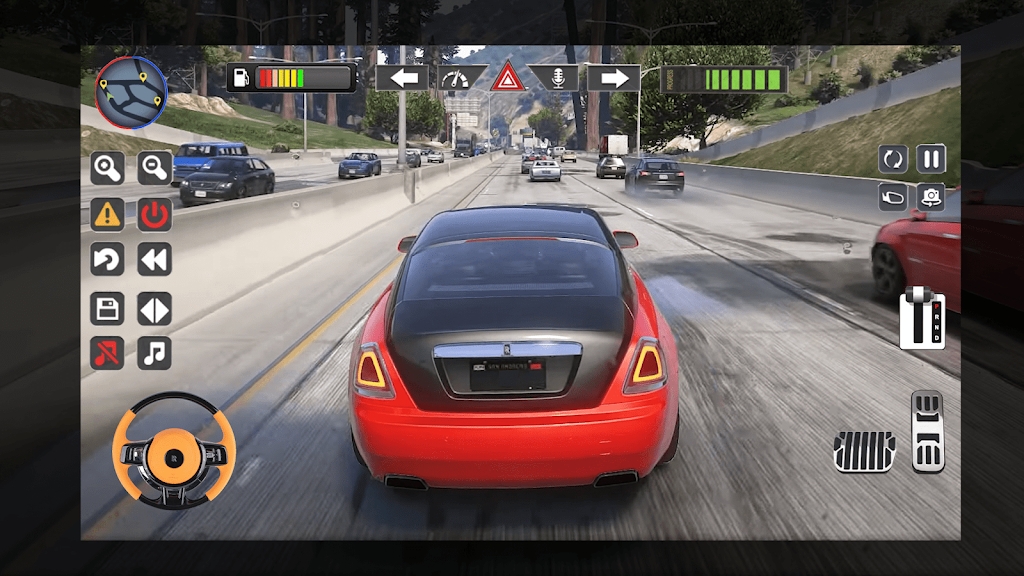The image size is (1024, 576).
Task: Pause the game
Action: click(x=931, y=158)
